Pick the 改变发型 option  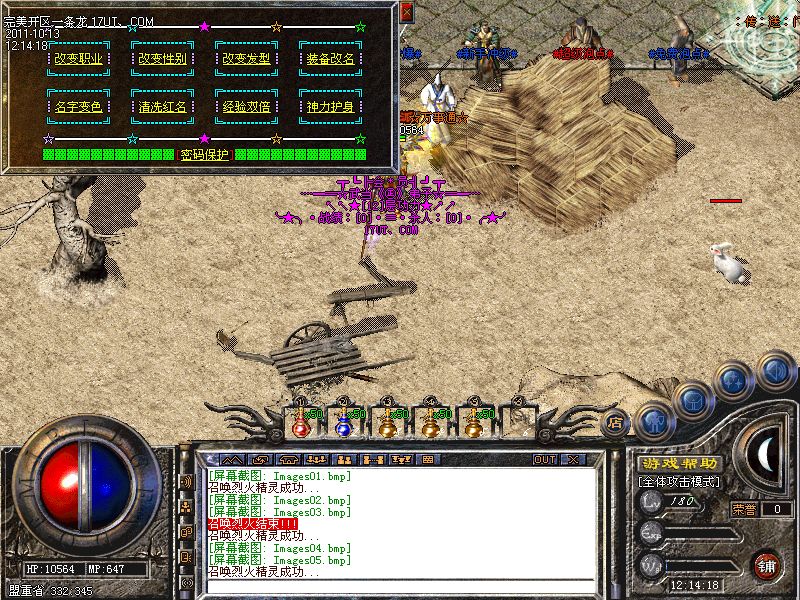(246, 59)
